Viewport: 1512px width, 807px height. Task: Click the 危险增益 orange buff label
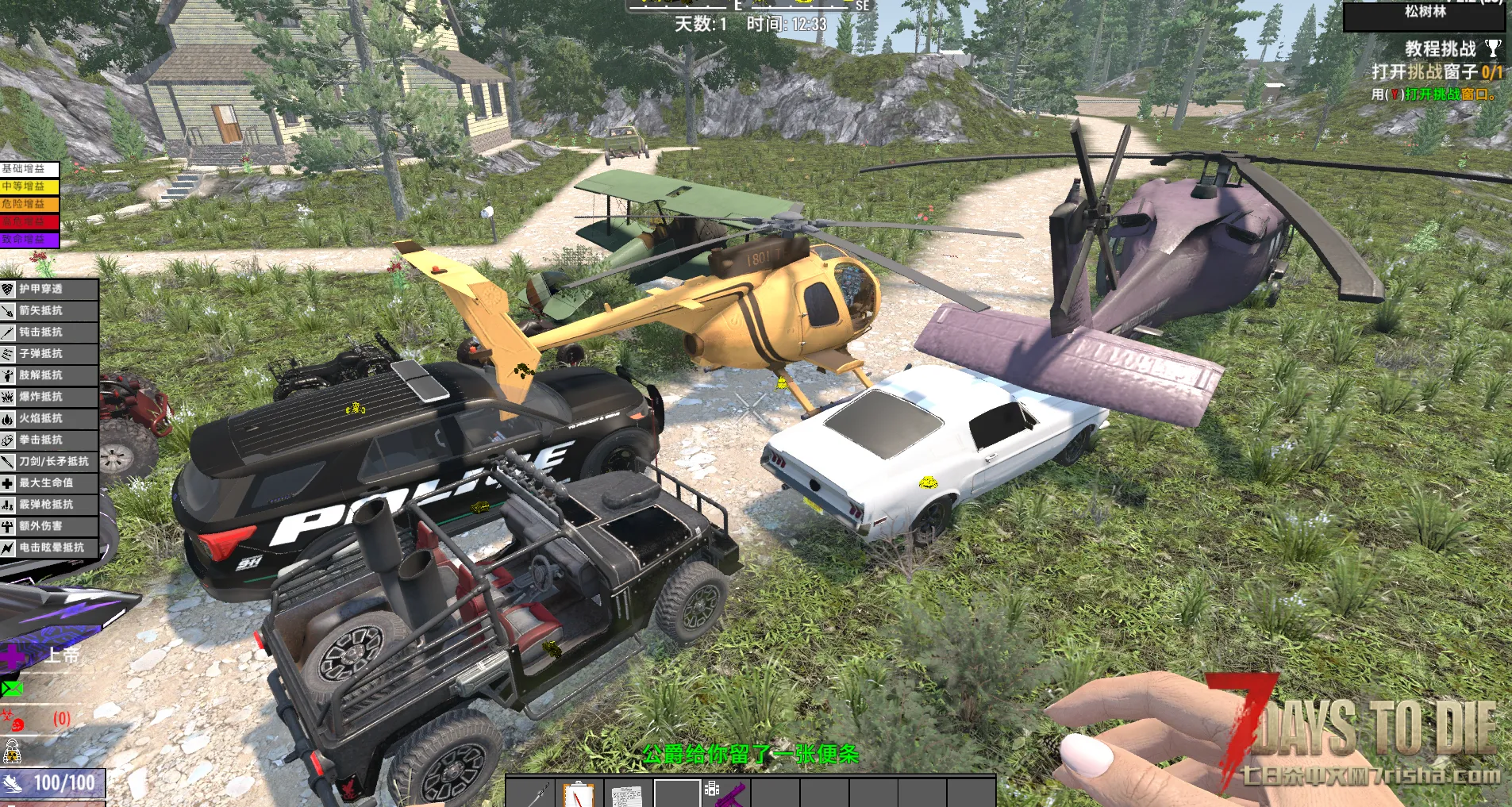click(29, 204)
